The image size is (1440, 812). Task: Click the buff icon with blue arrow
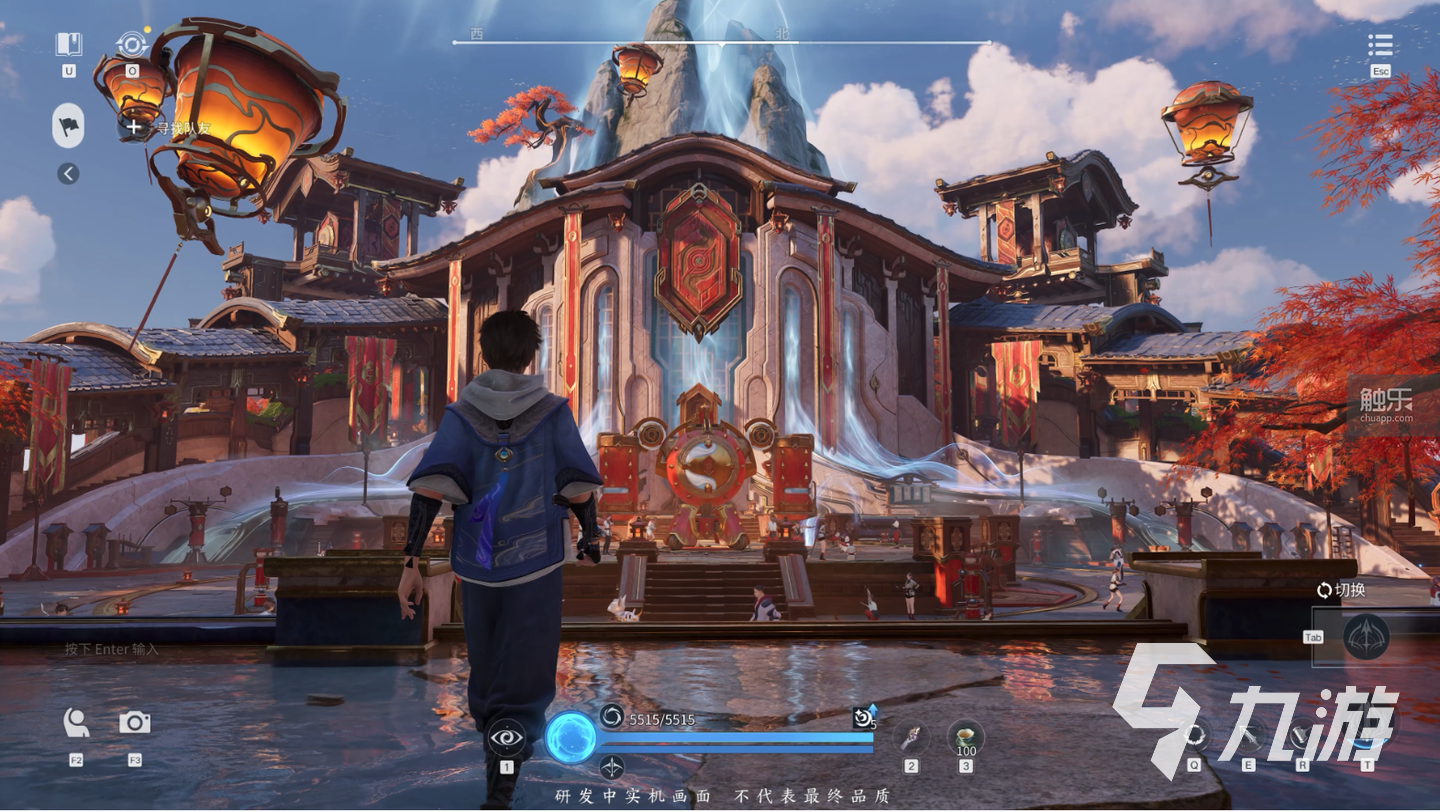863,716
